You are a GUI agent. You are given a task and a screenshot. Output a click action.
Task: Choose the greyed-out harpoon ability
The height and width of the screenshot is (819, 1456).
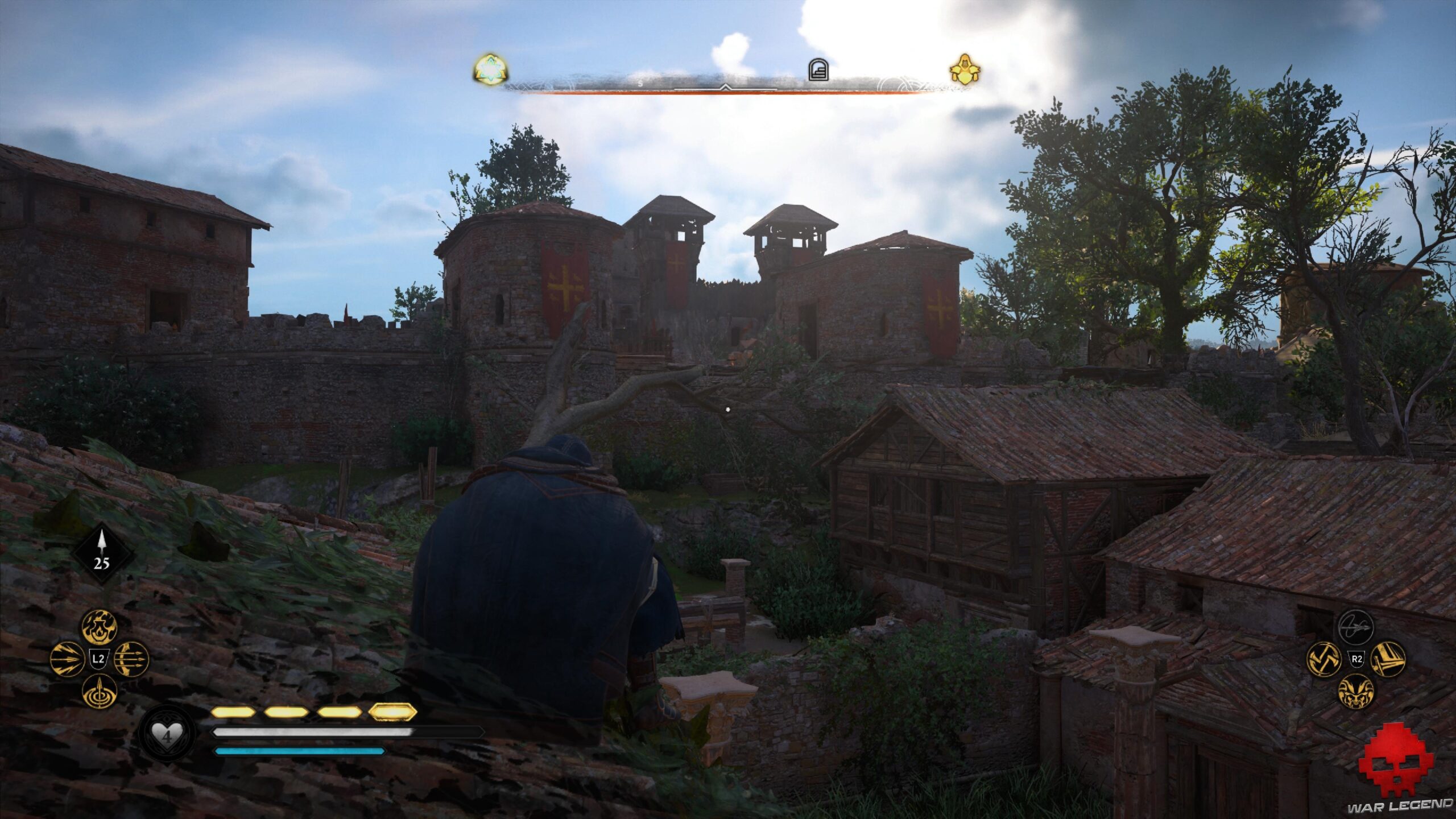tap(1356, 627)
